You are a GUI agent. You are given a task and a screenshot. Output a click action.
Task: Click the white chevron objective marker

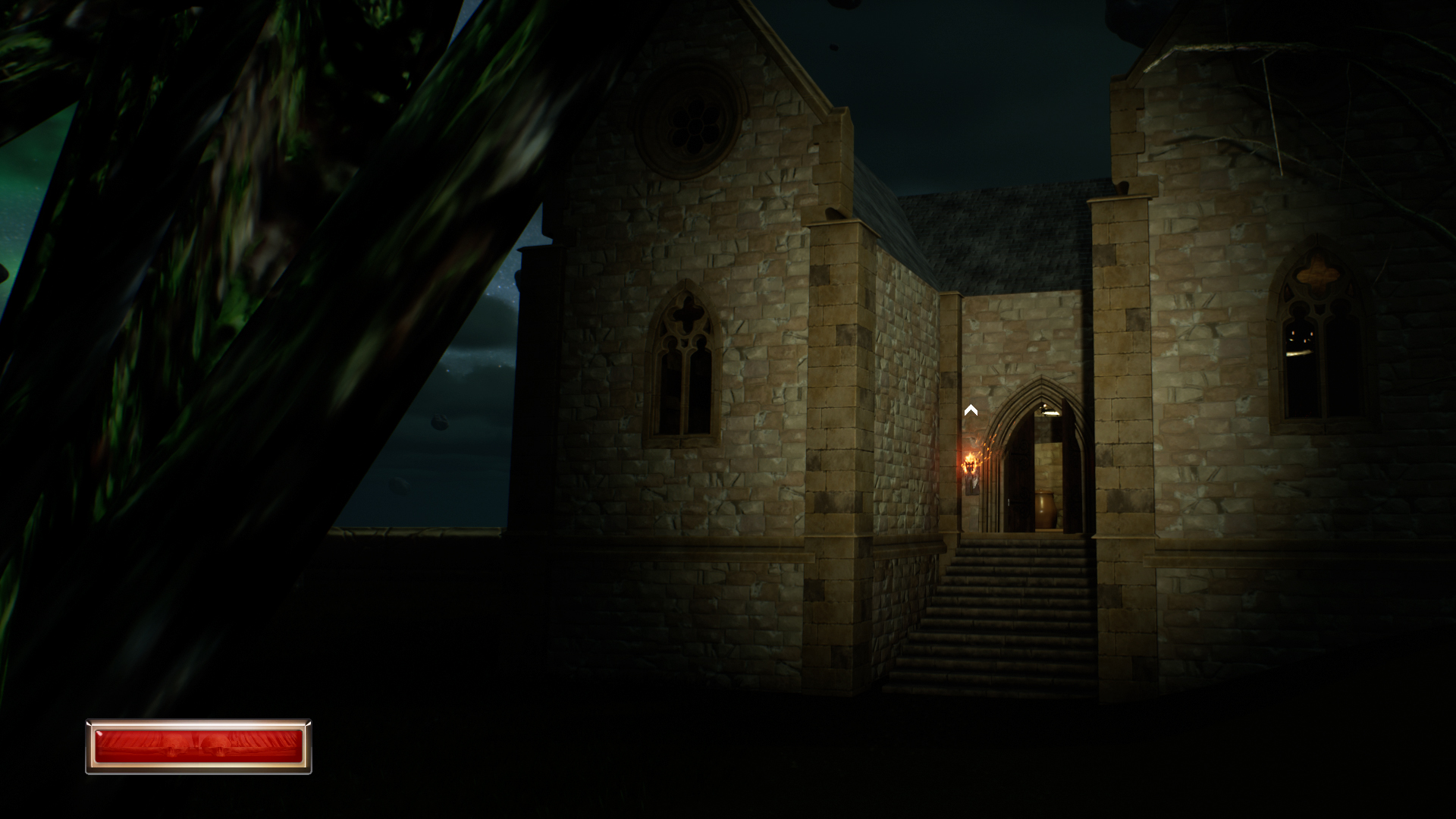tap(971, 410)
